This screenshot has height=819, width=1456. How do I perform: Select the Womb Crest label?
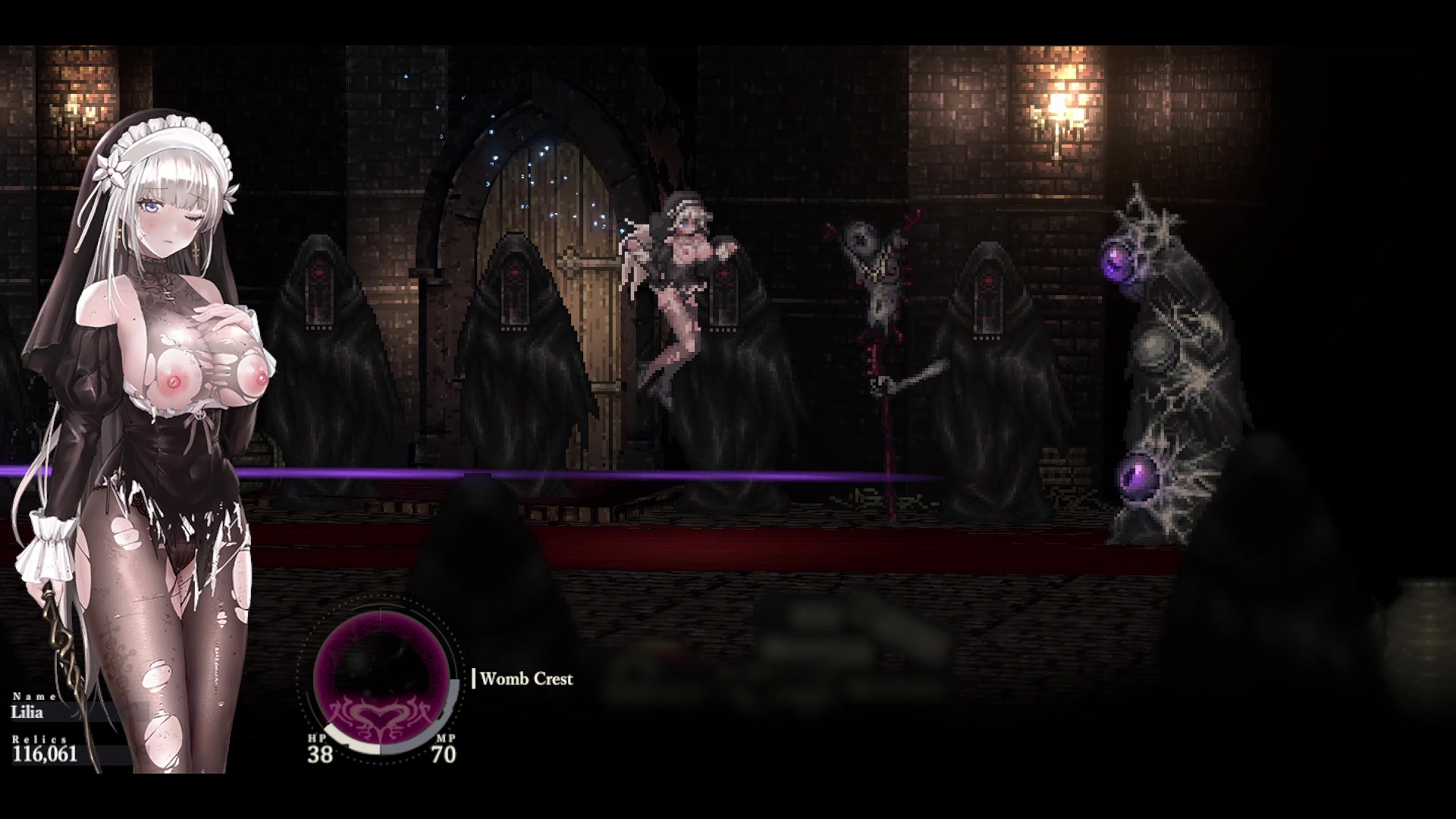point(526,679)
